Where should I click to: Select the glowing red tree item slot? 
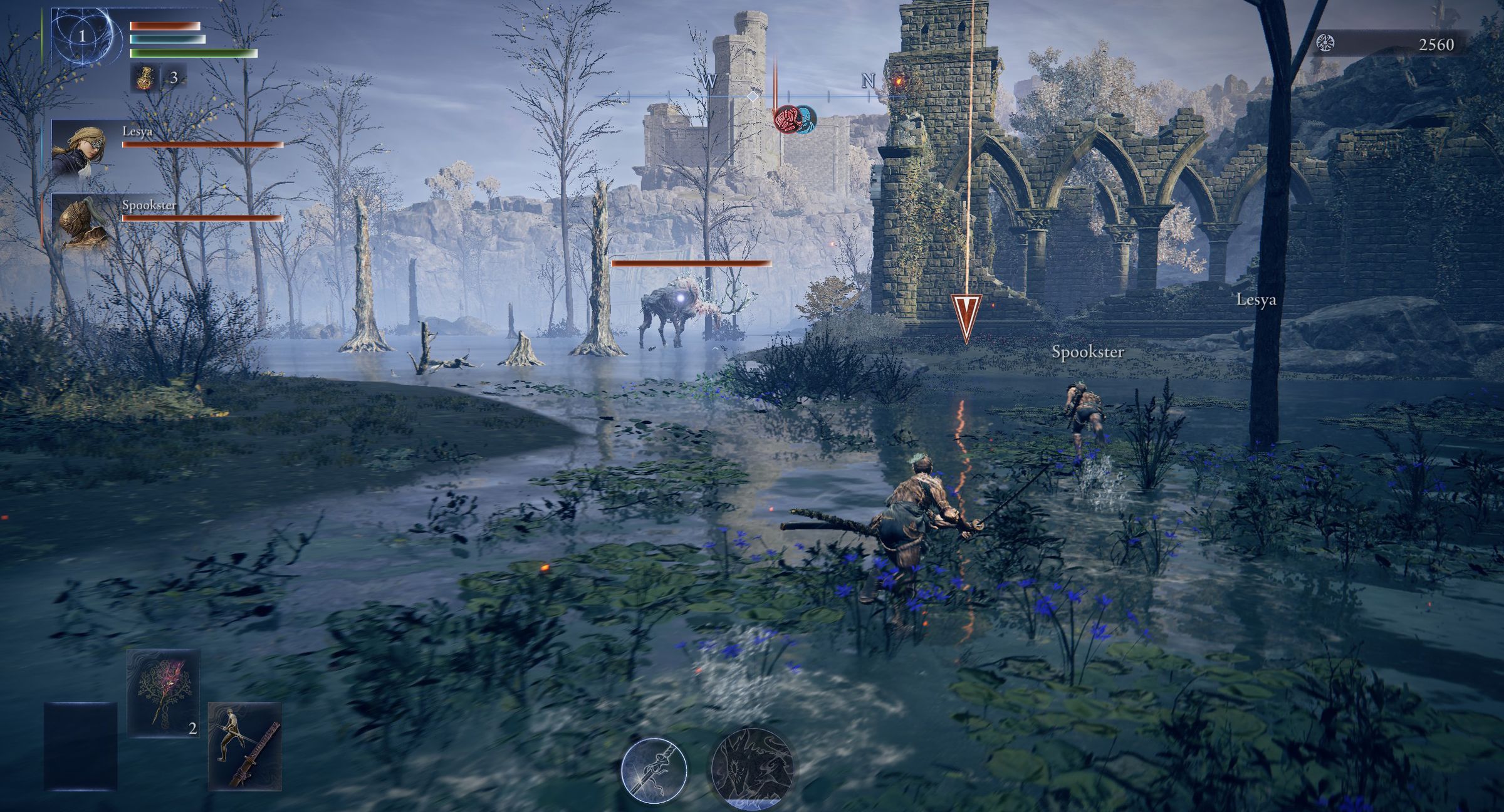tap(164, 693)
